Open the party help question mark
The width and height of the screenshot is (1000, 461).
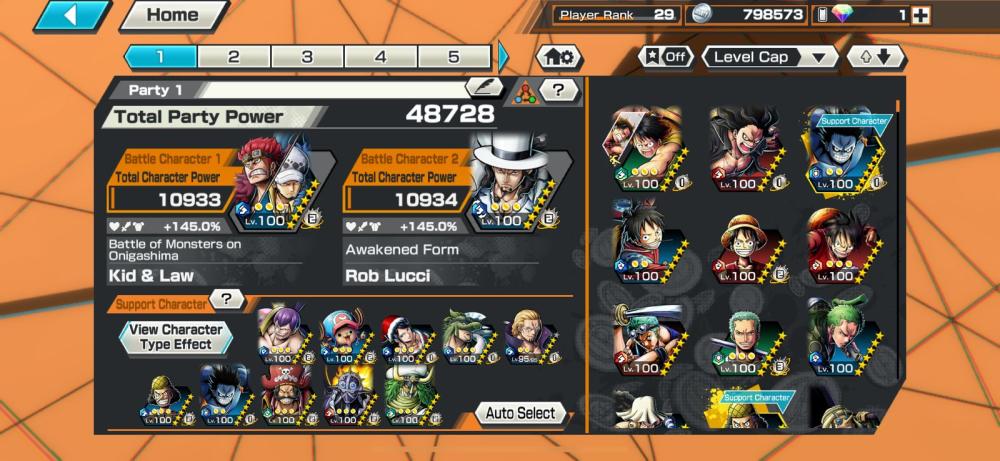[x=559, y=91]
